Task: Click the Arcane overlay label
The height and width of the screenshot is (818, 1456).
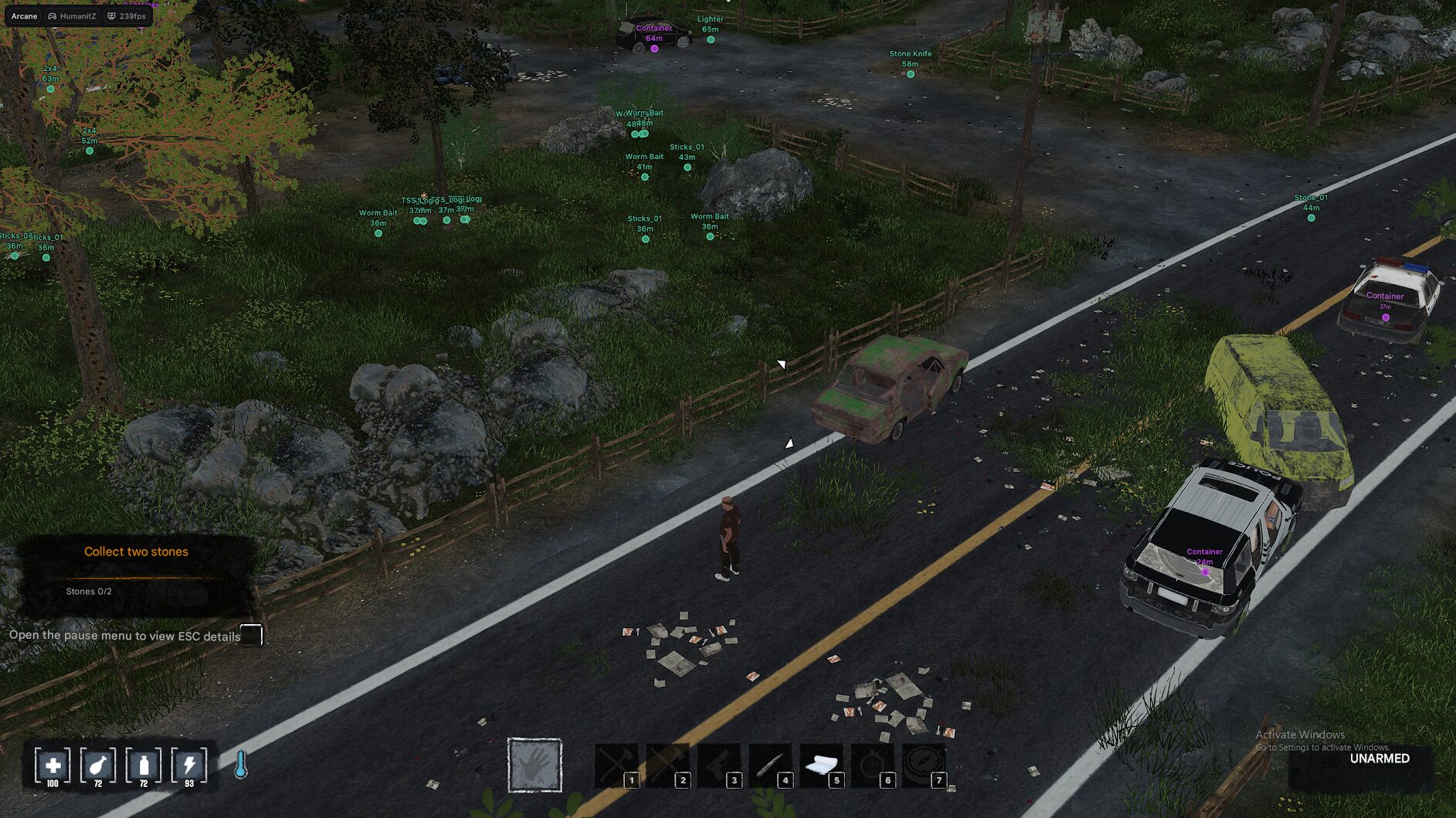Action: click(x=24, y=15)
